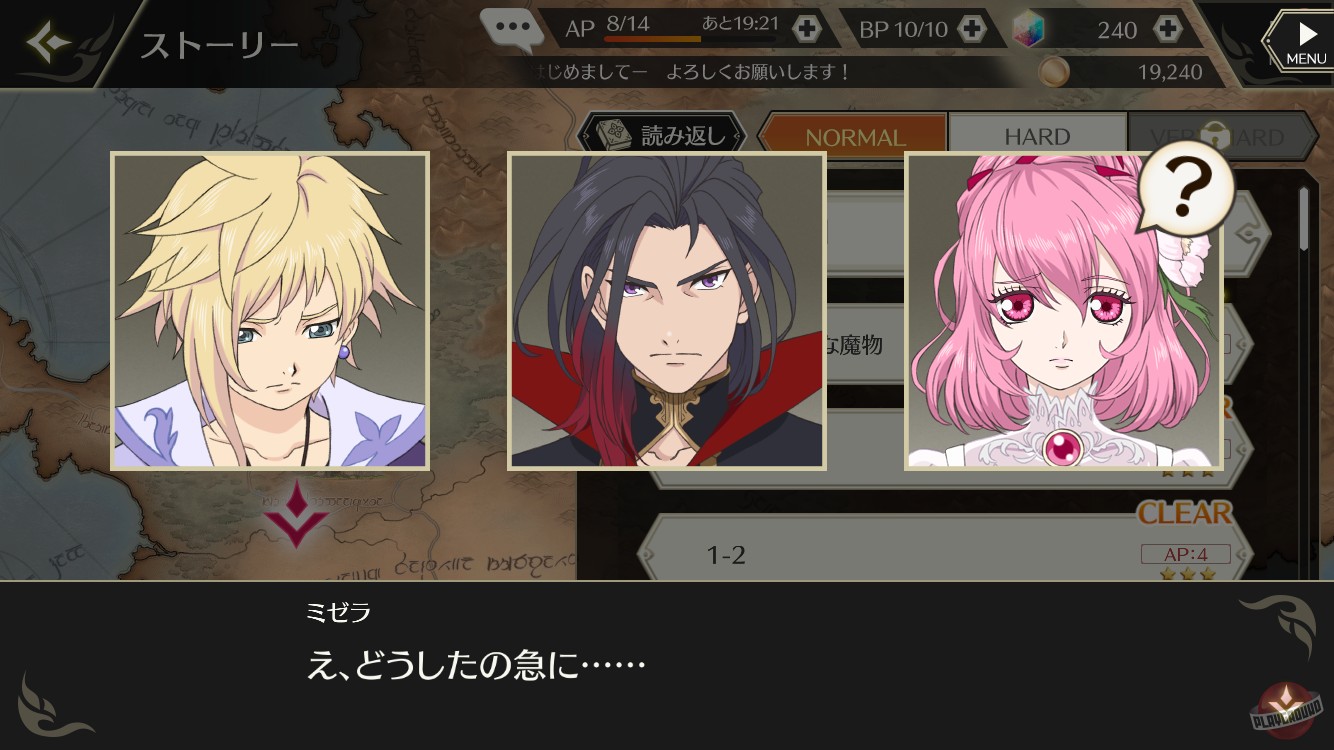The image size is (1334, 750).
Task: Tap the question mark bubble on pink-haired character
Action: pos(1185,189)
